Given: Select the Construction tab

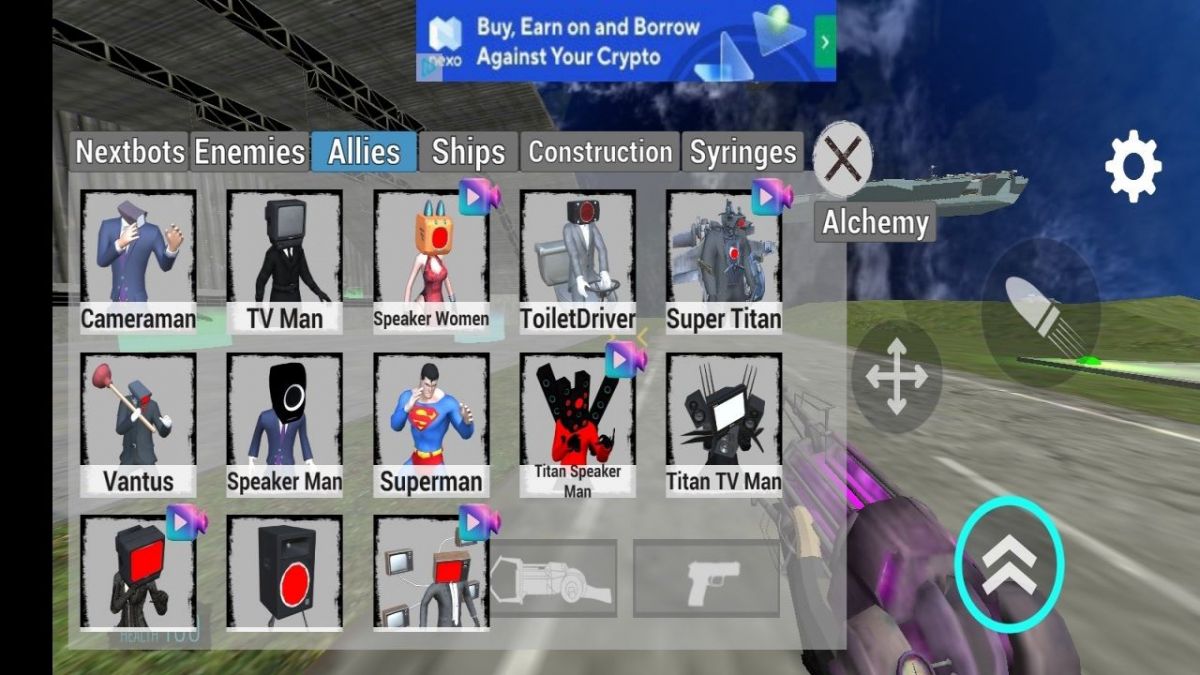Looking at the screenshot, I should click(600, 152).
